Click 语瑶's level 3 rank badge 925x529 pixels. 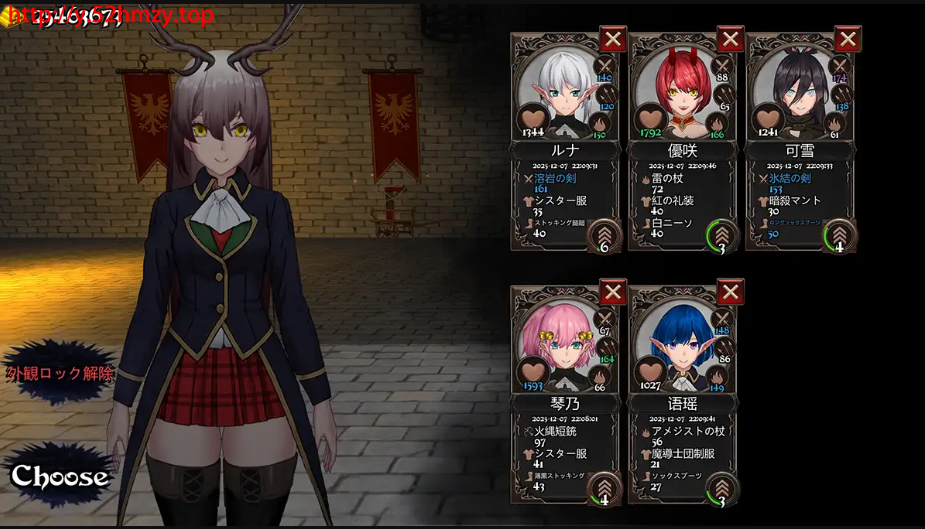(x=721, y=489)
